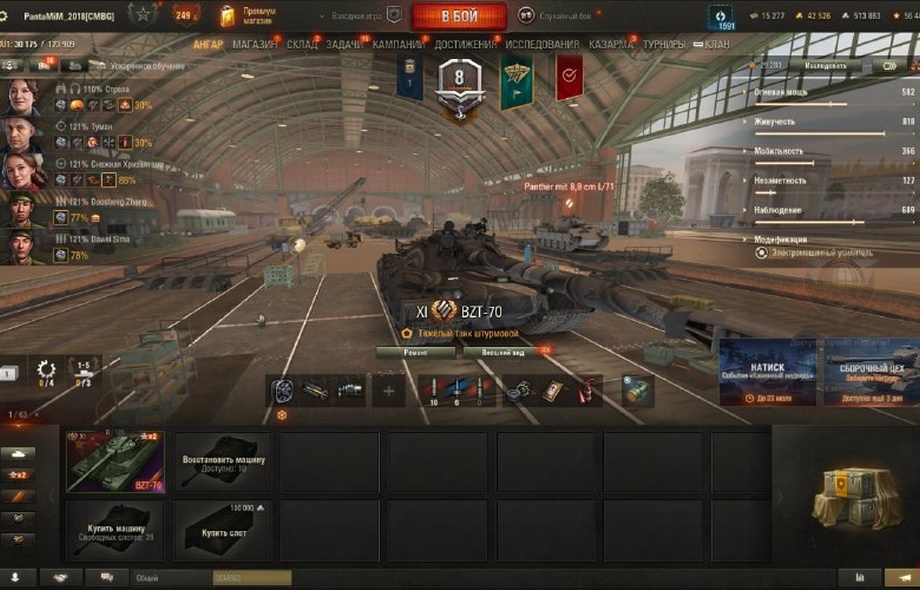Click the Купить машину tile
This screenshot has height=590, width=920.
point(115,530)
